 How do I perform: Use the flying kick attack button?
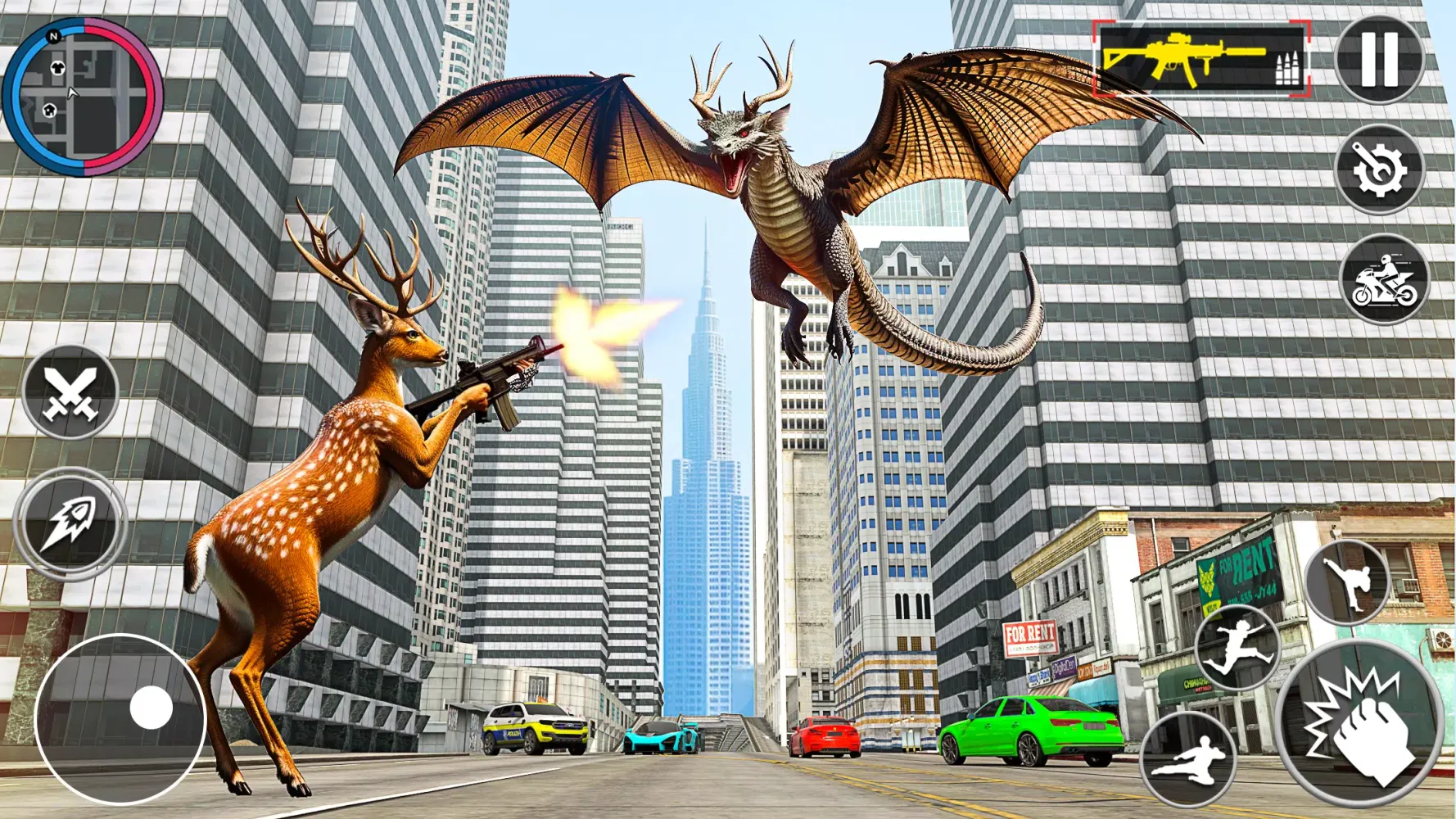click(1188, 760)
